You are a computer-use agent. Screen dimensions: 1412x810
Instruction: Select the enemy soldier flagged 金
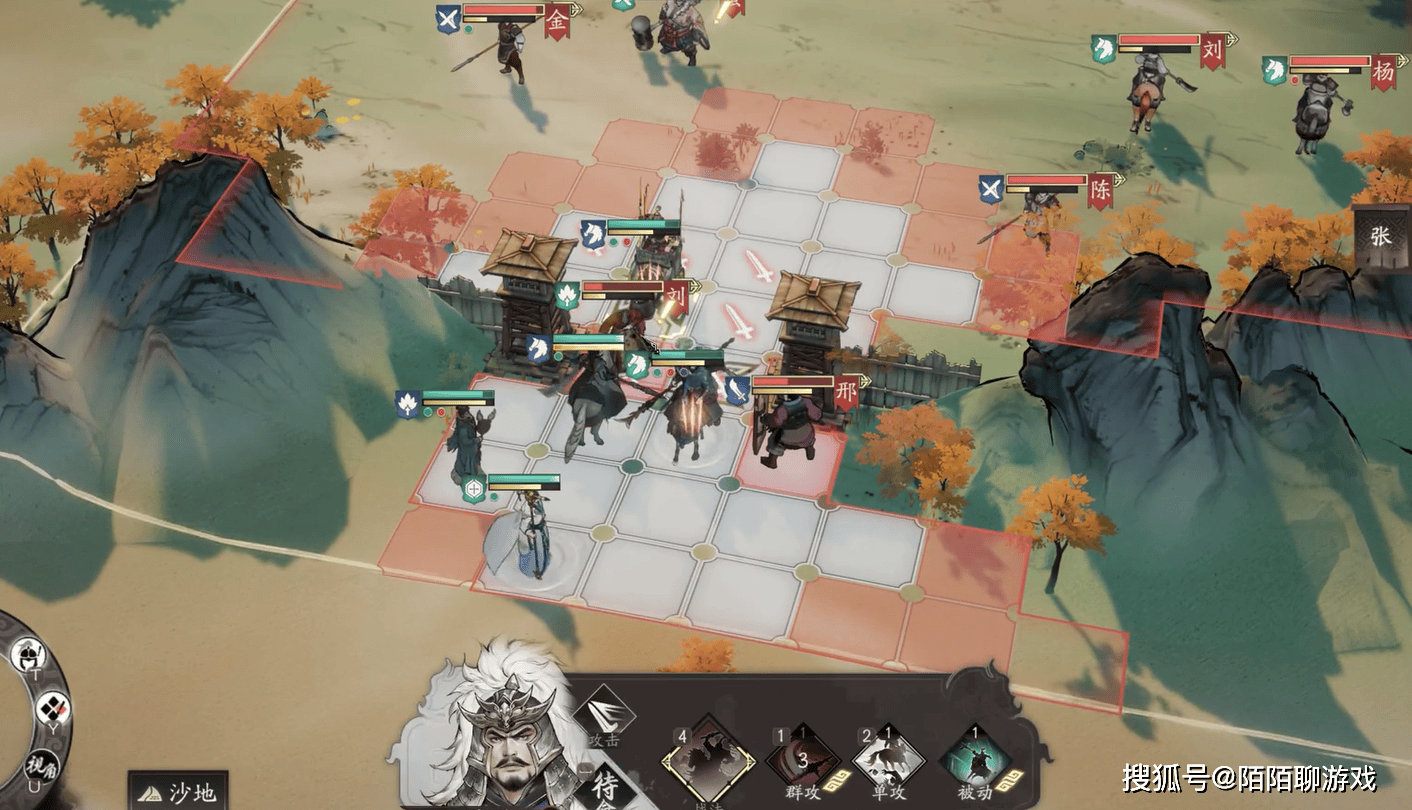pyautogui.click(x=512, y=52)
